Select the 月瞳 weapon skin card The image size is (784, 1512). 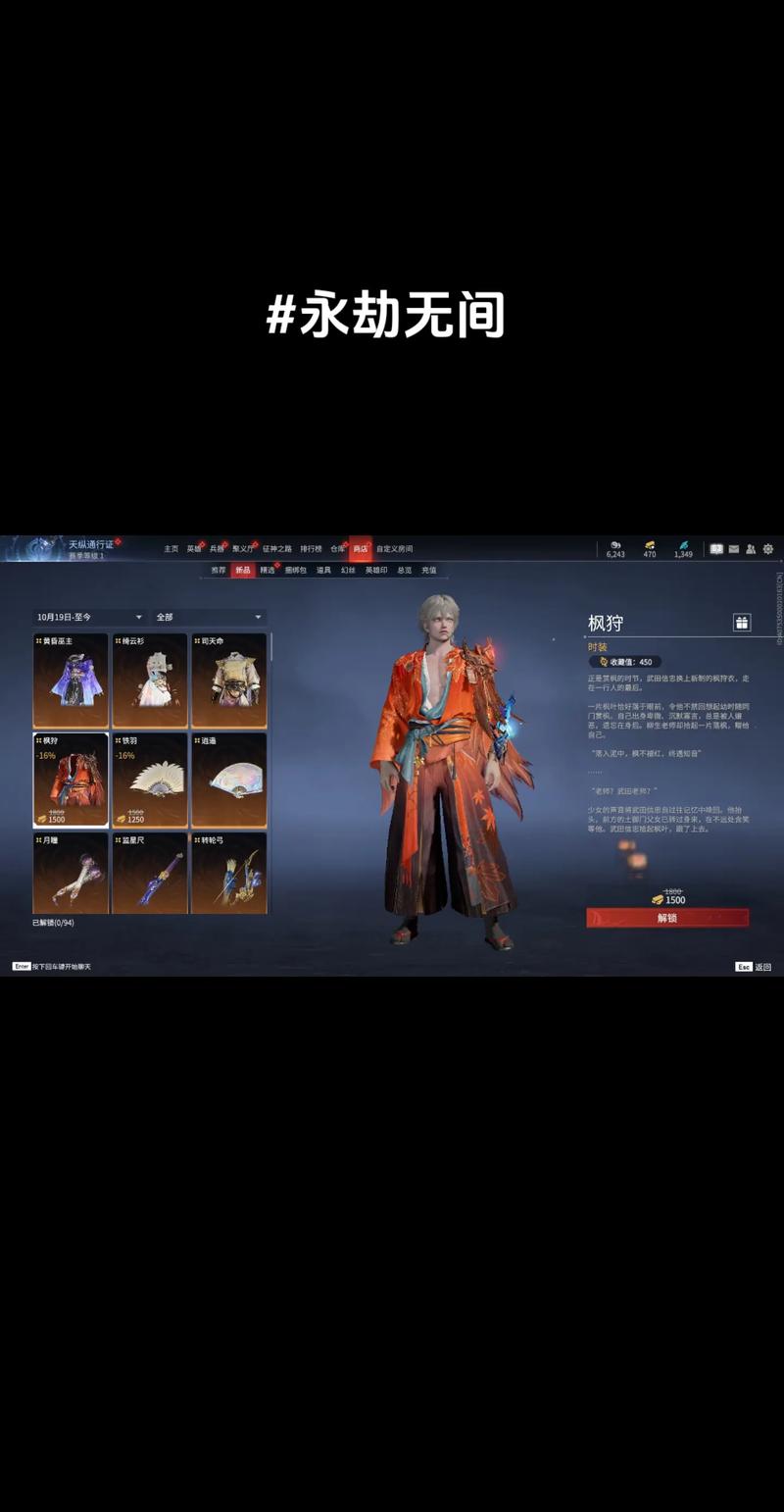pos(71,873)
